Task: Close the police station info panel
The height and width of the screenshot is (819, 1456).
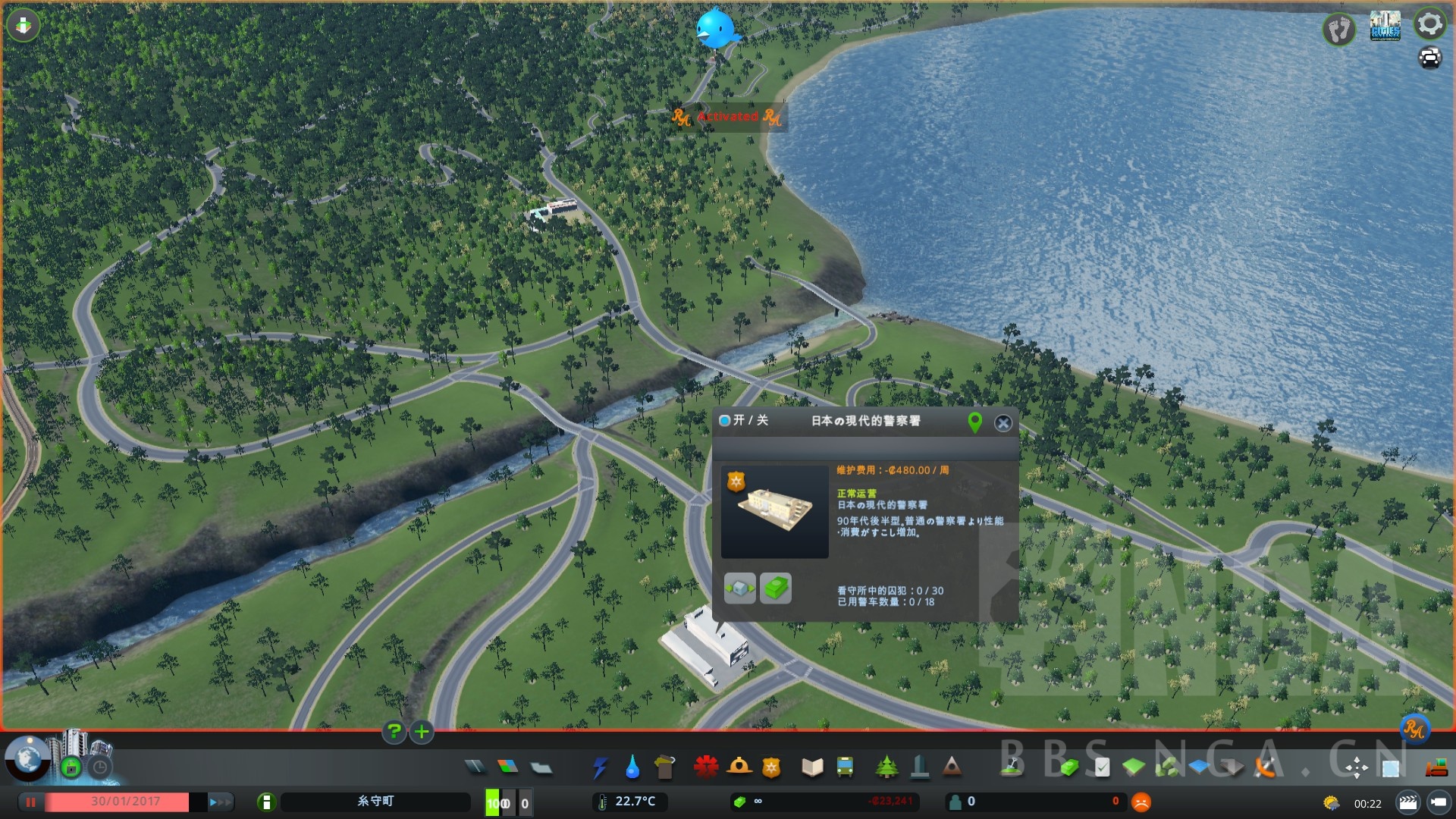Action: (1003, 423)
